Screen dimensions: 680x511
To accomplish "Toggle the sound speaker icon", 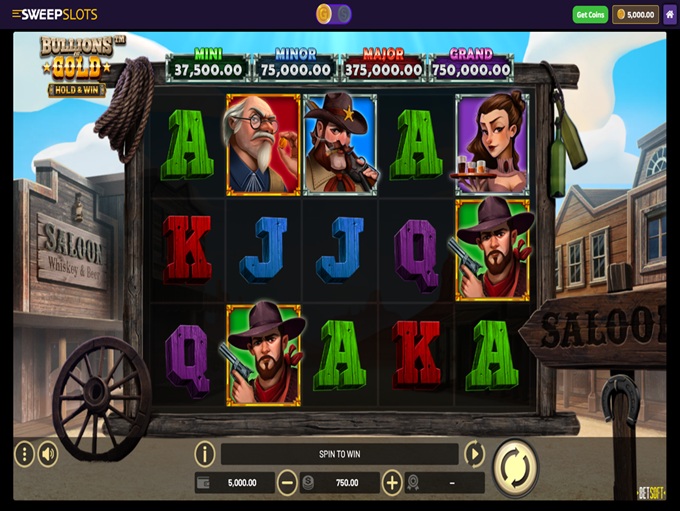I will point(48,454).
